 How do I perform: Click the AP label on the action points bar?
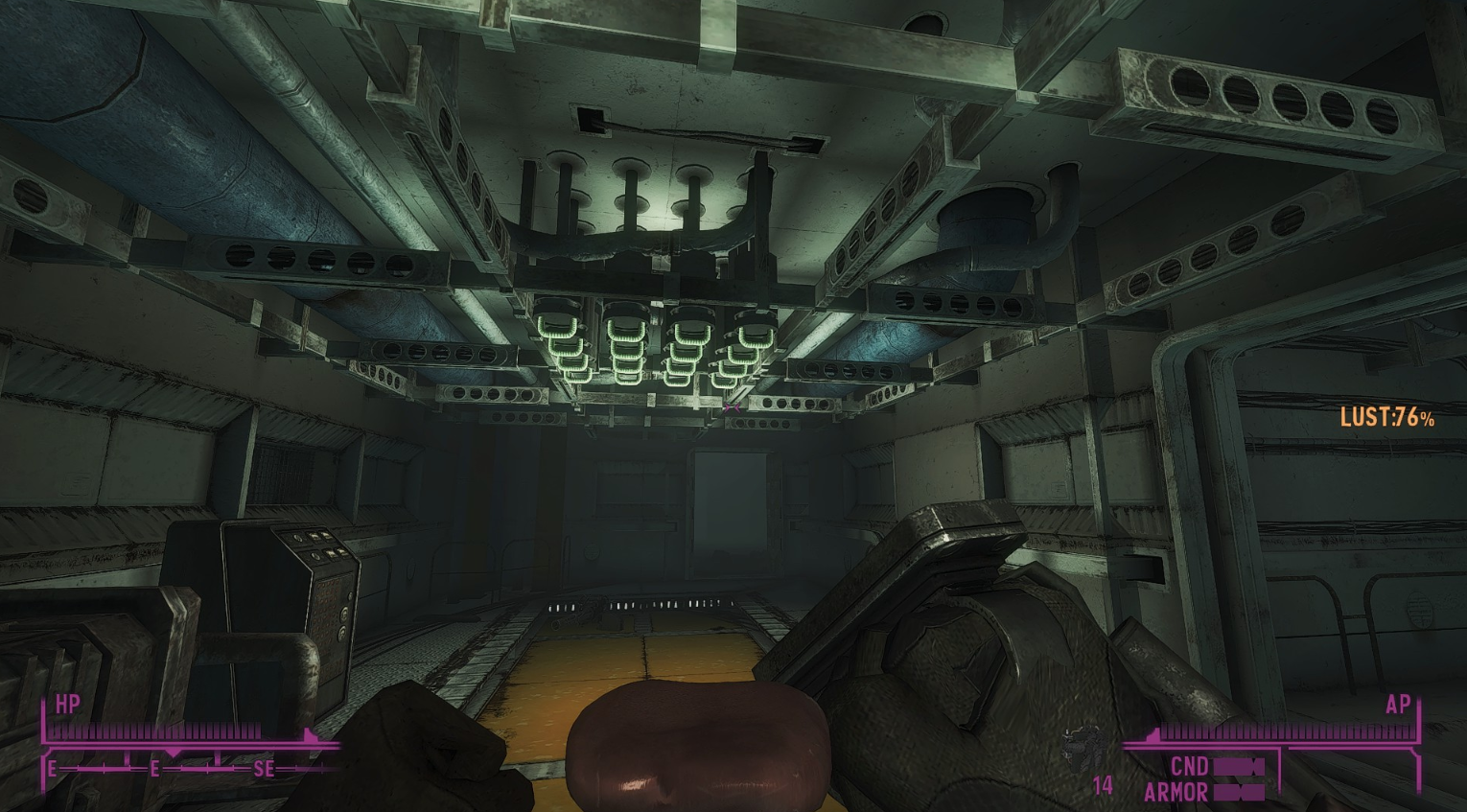coord(1399,706)
